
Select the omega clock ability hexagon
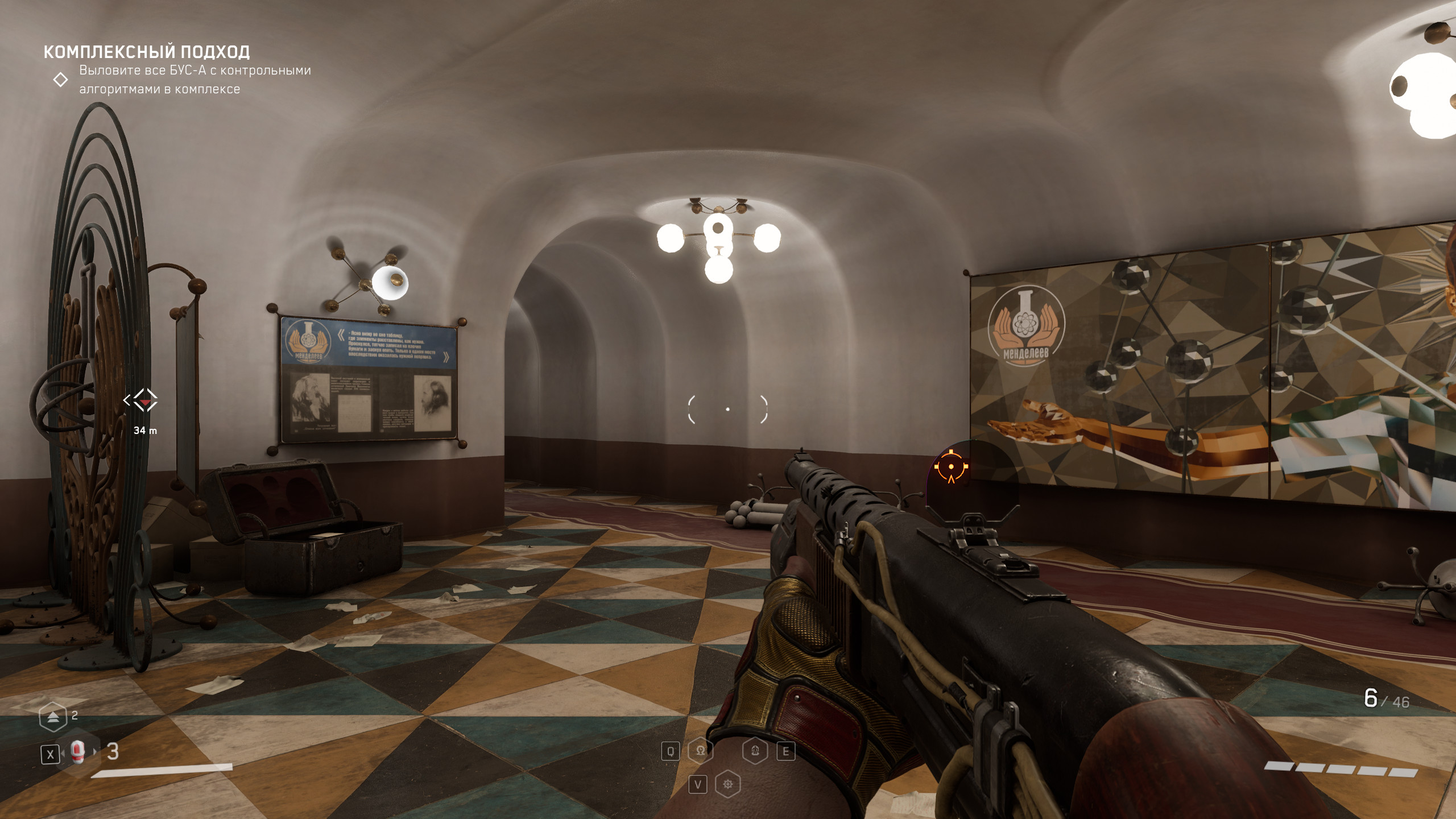click(700, 751)
